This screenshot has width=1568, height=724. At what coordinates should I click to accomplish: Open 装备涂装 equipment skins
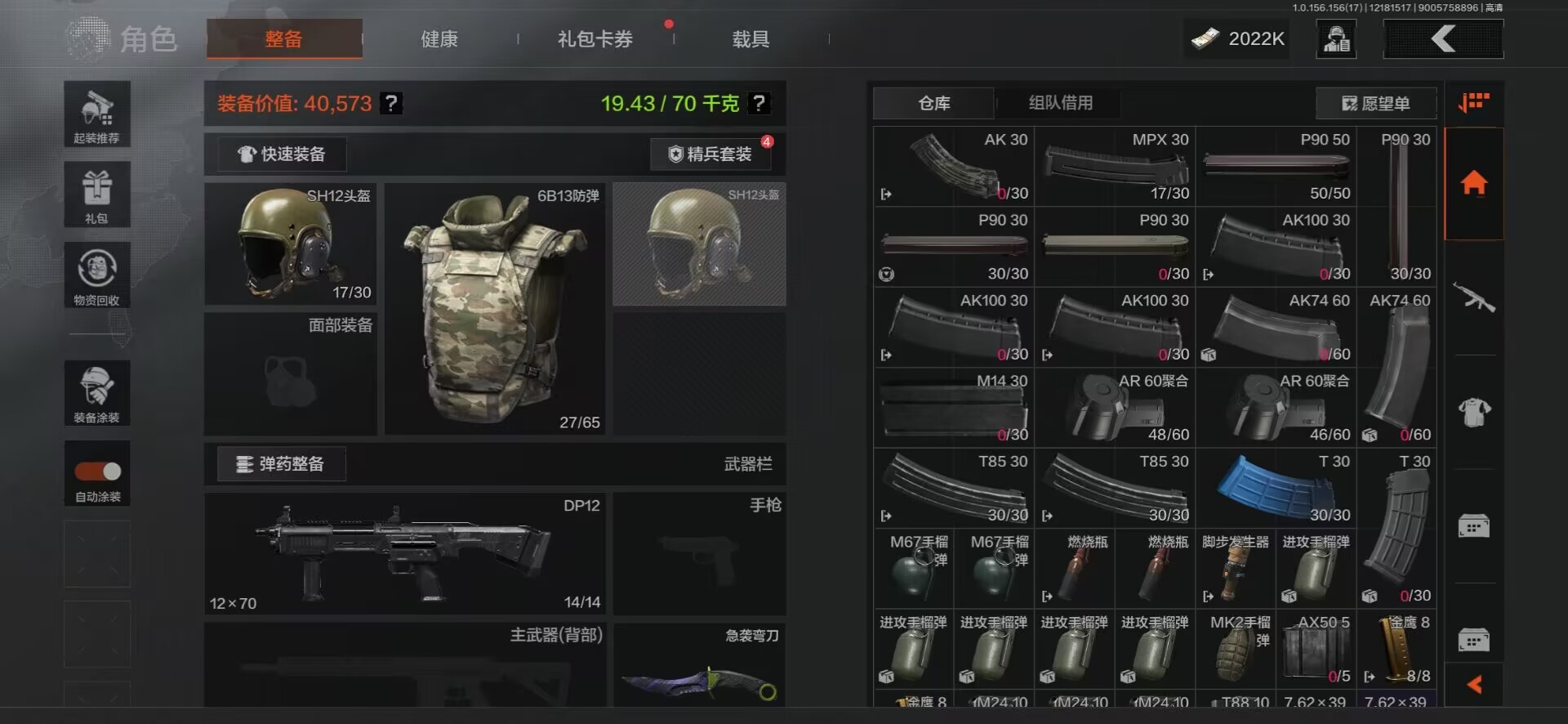(97, 393)
